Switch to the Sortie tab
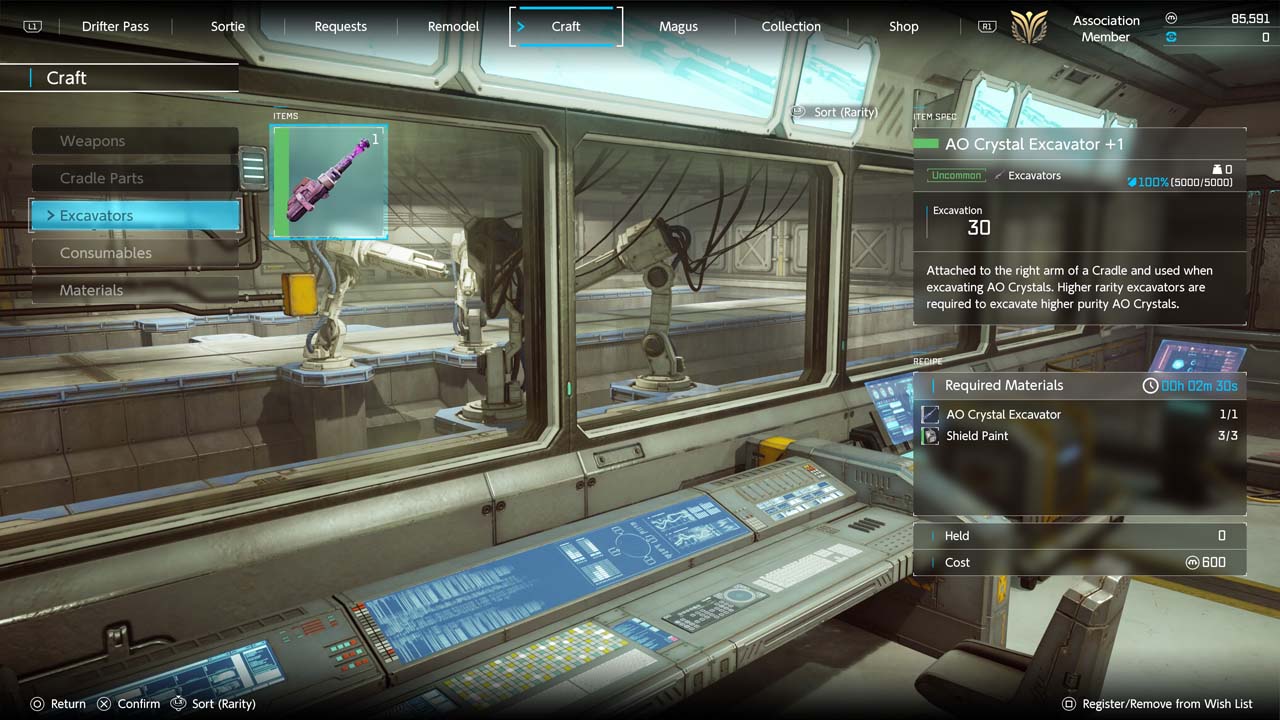1280x720 pixels. point(228,26)
